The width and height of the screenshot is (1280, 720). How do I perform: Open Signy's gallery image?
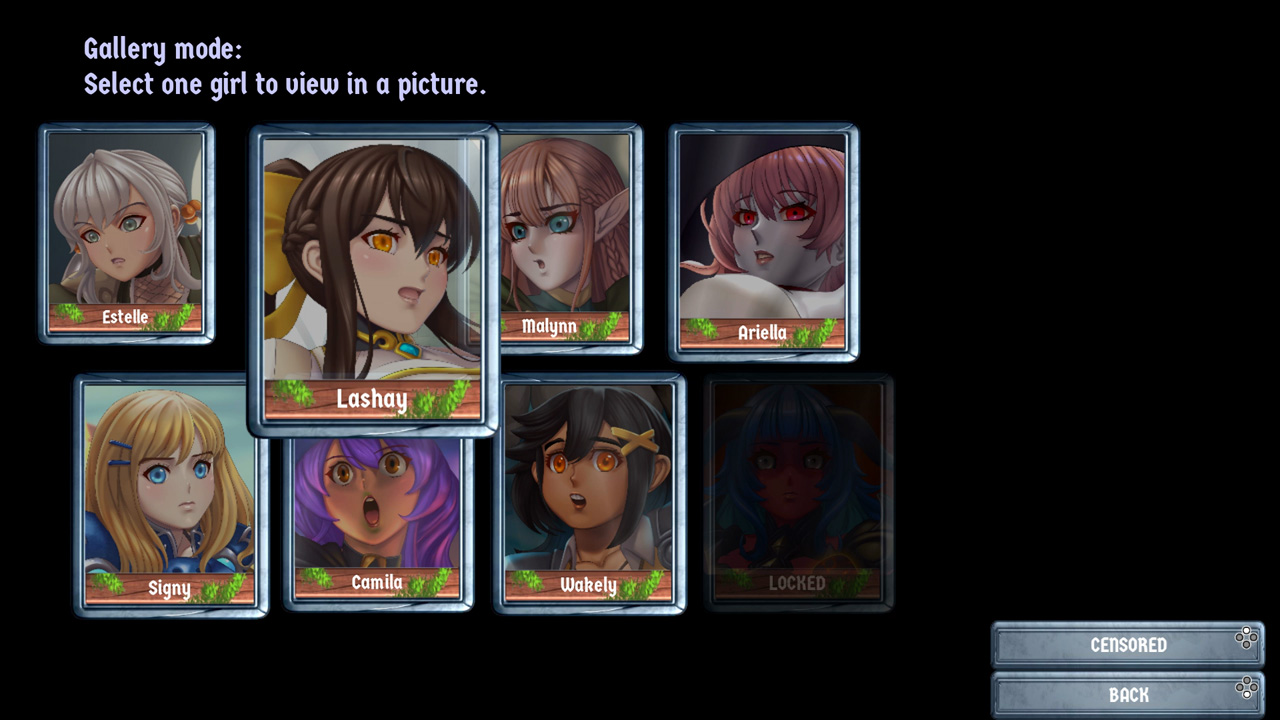(x=171, y=490)
